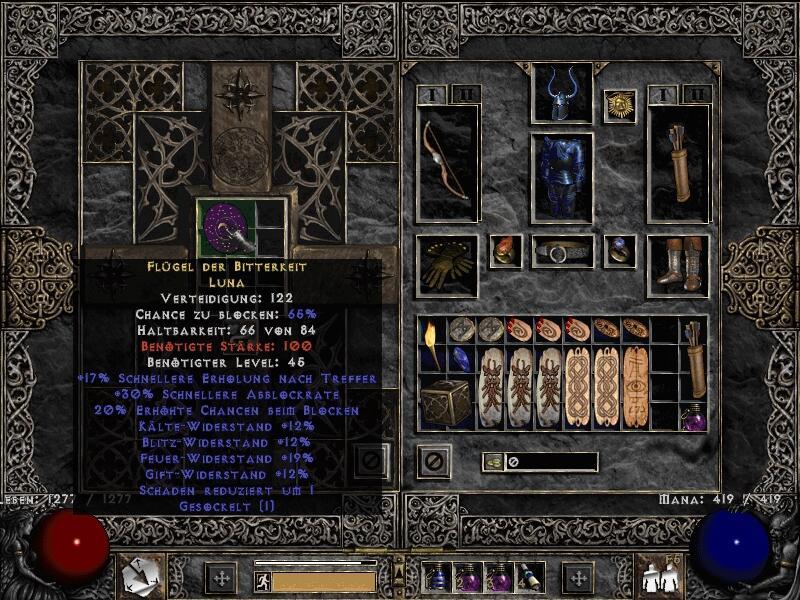This screenshot has height=600, width=800.
Task: Select the orange-gem ring slot
Action: click(x=504, y=251)
